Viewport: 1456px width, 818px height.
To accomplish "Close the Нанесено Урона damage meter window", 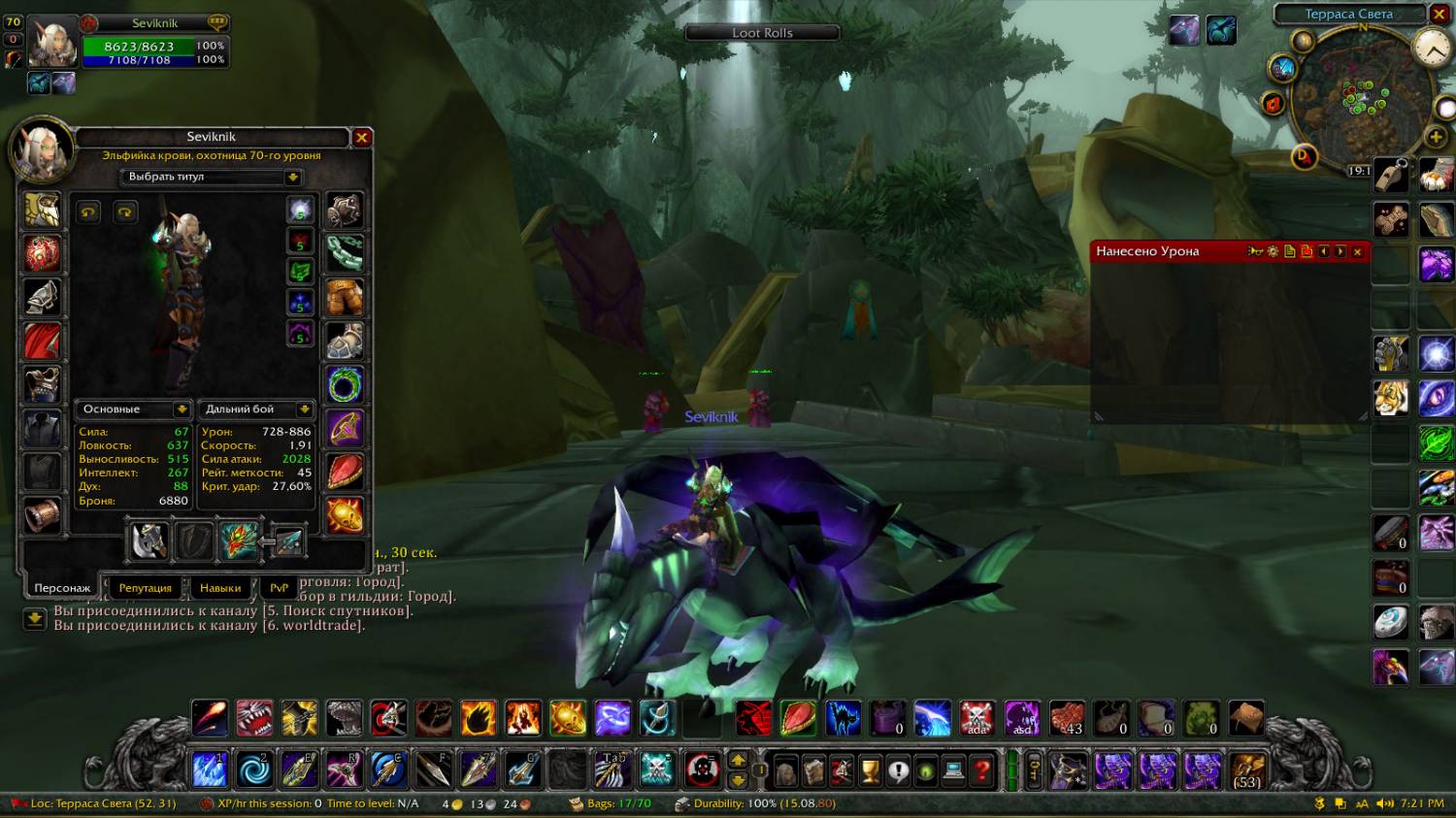I will (x=1357, y=252).
